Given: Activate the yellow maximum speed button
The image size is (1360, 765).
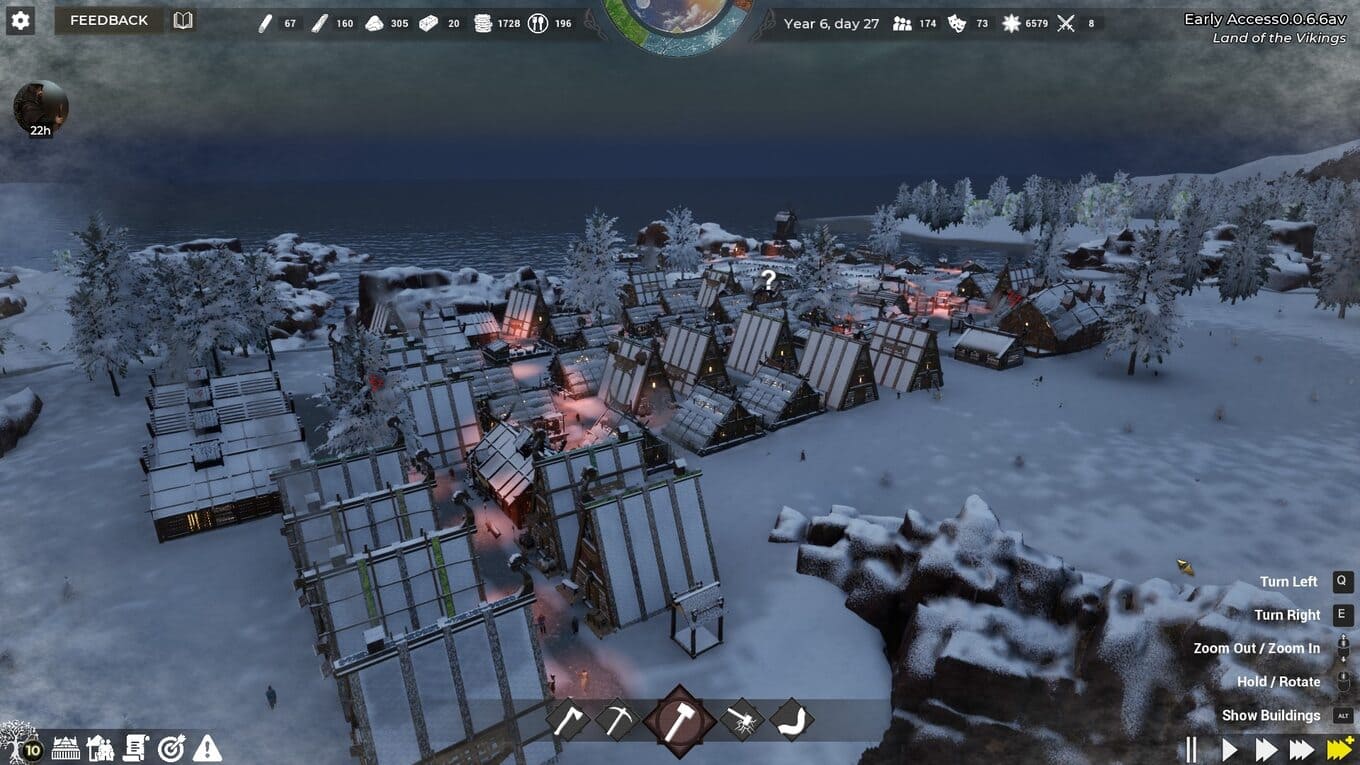Looking at the screenshot, I should 1339,749.
